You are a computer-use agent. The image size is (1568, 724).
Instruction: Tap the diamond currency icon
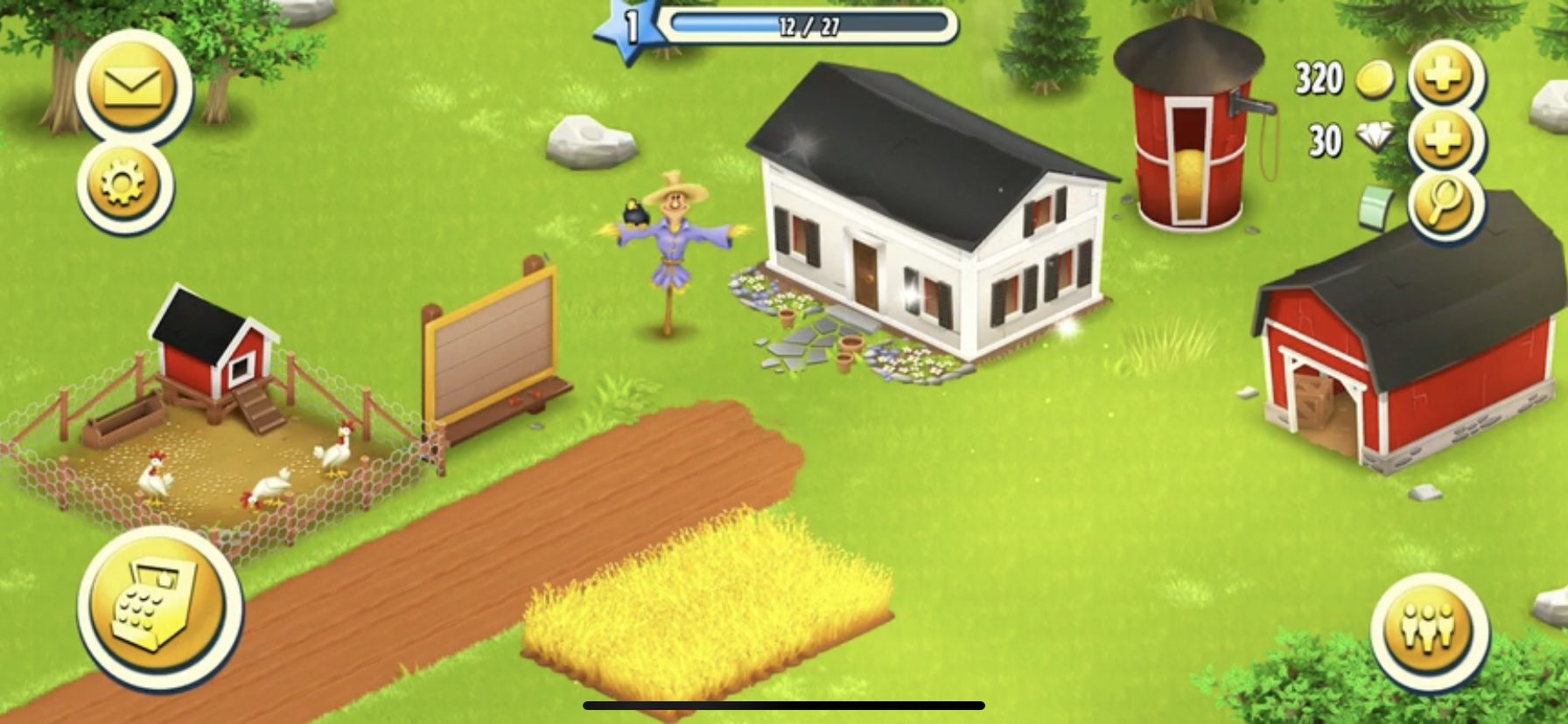click(1372, 138)
